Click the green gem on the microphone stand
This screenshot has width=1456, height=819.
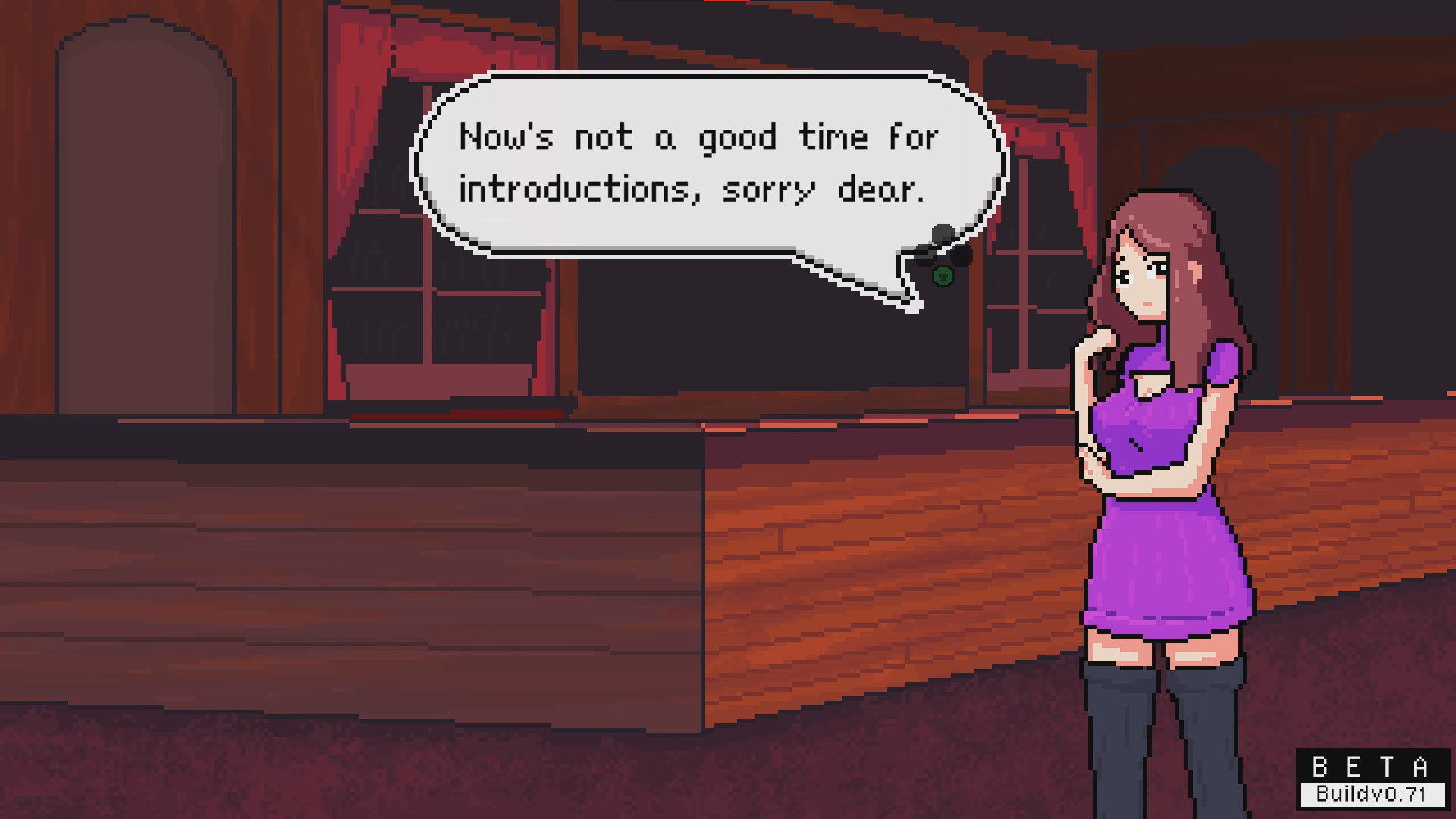coord(943,278)
